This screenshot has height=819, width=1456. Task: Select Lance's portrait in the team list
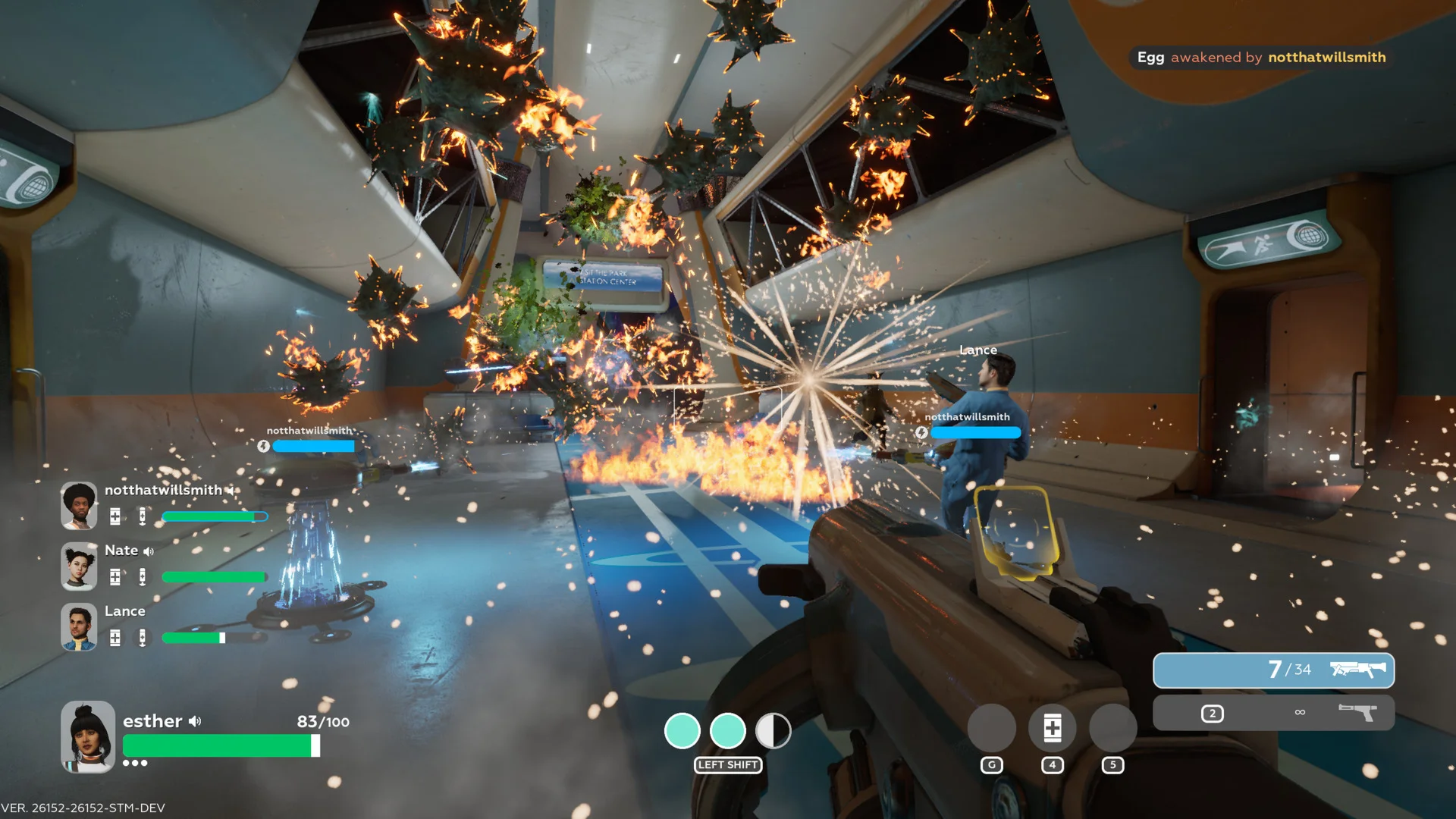pyautogui.click(x=79, y=626)
